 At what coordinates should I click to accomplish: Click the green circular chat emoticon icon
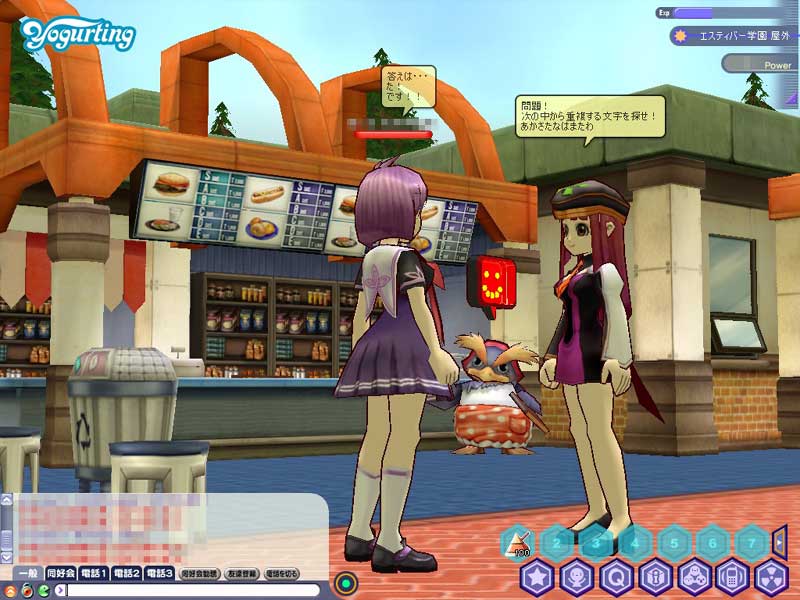[43, 590]
